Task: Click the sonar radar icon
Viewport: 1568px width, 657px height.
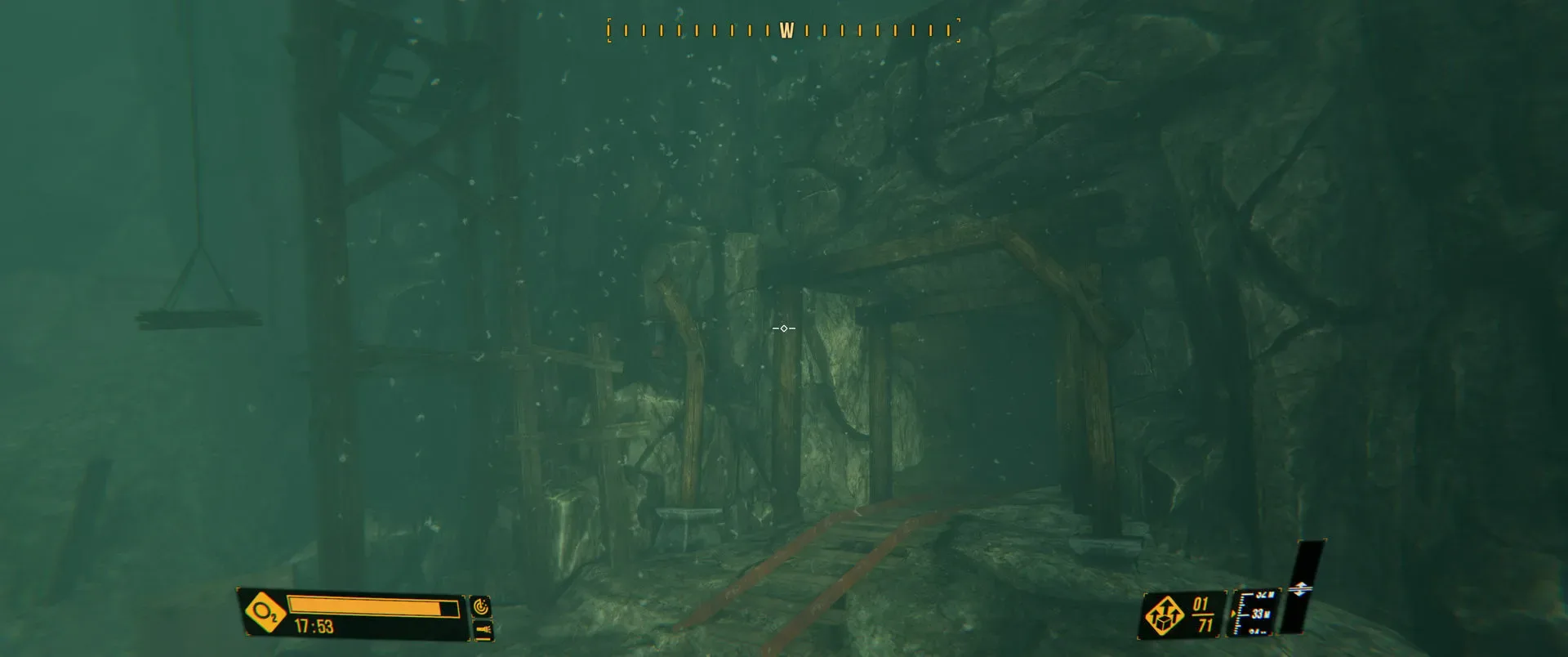Action: click(481, 606)
